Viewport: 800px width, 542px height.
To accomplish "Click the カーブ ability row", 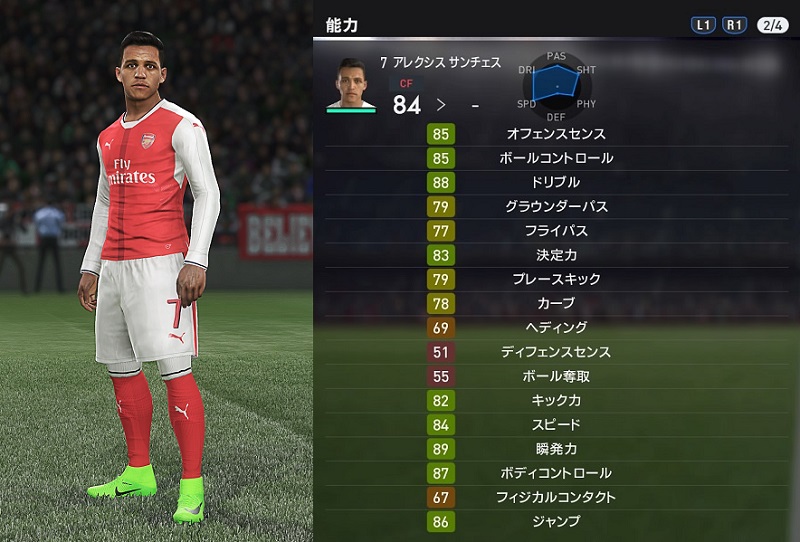I will point(555,303).
